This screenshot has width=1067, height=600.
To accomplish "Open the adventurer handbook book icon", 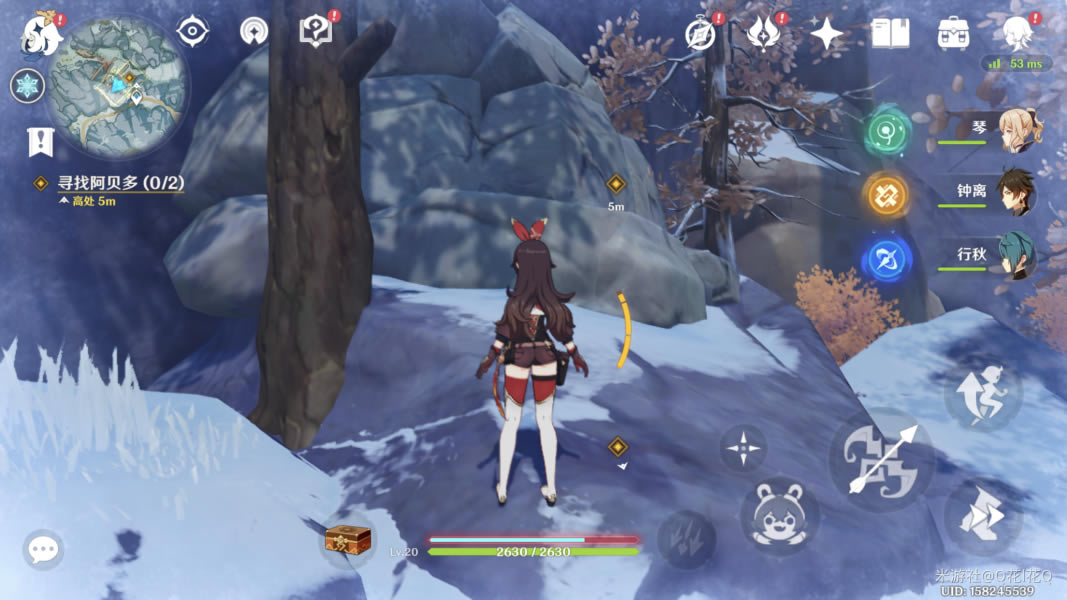I will coord(890,34).
